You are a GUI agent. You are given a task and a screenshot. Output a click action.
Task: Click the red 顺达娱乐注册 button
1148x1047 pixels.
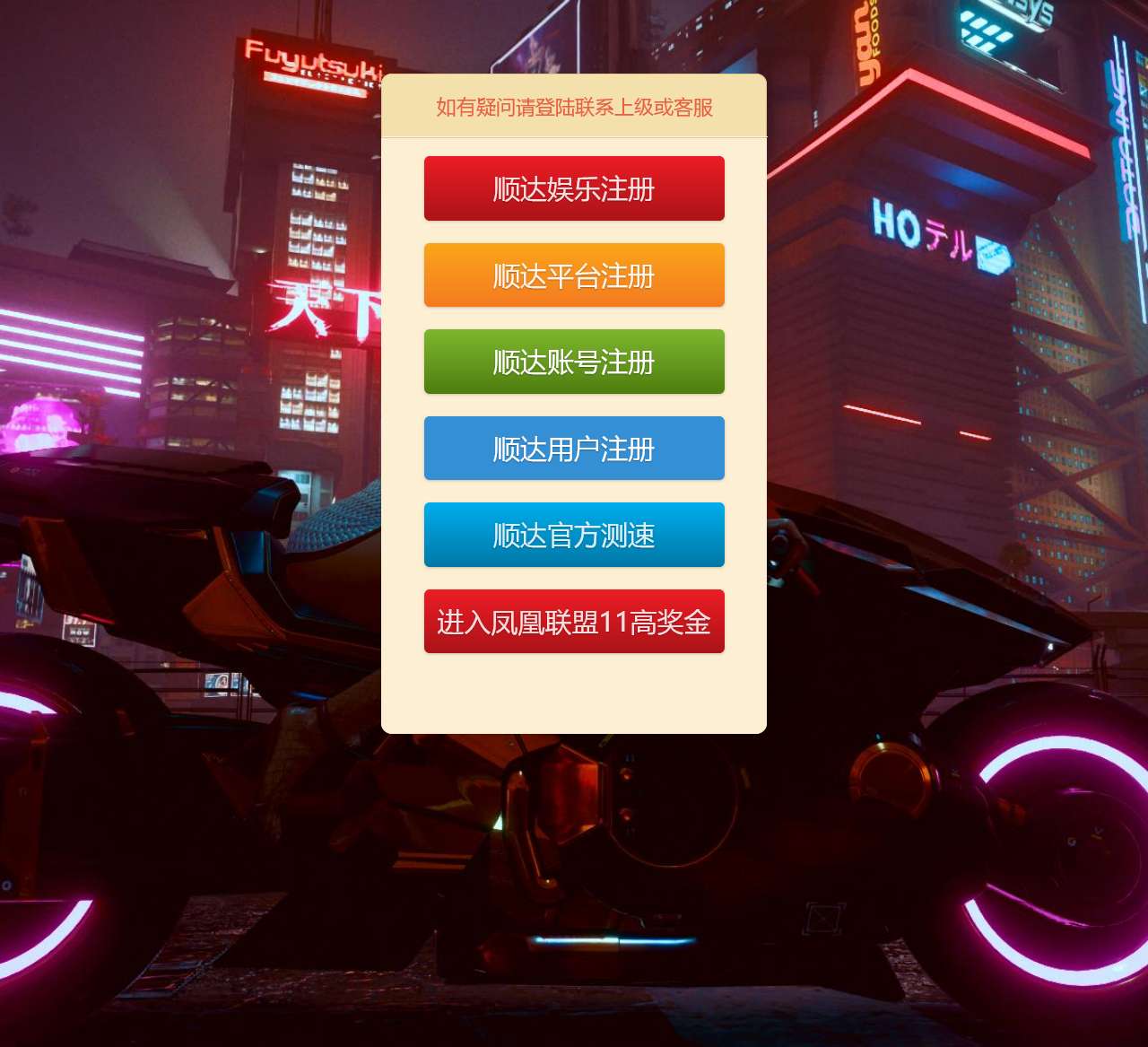click(x=574, y=188)
